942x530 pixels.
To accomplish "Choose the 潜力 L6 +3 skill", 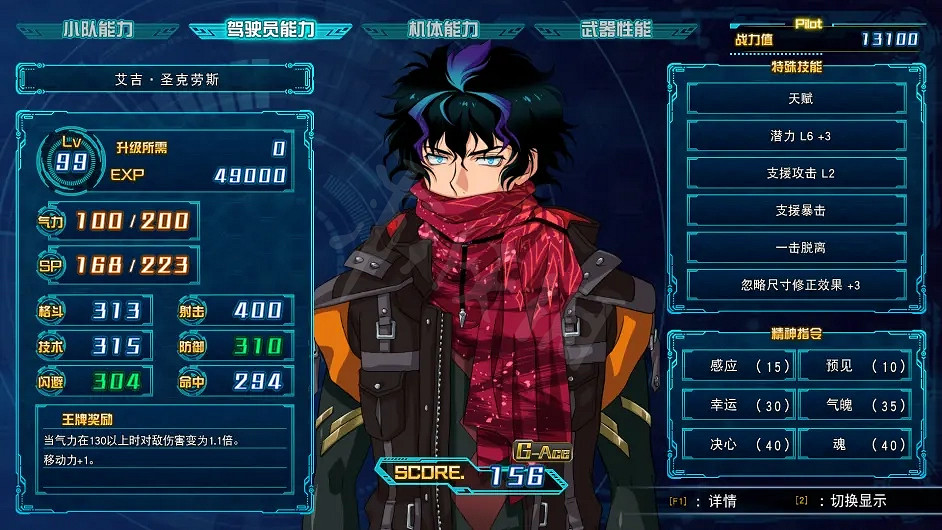I will click(797, 136).
